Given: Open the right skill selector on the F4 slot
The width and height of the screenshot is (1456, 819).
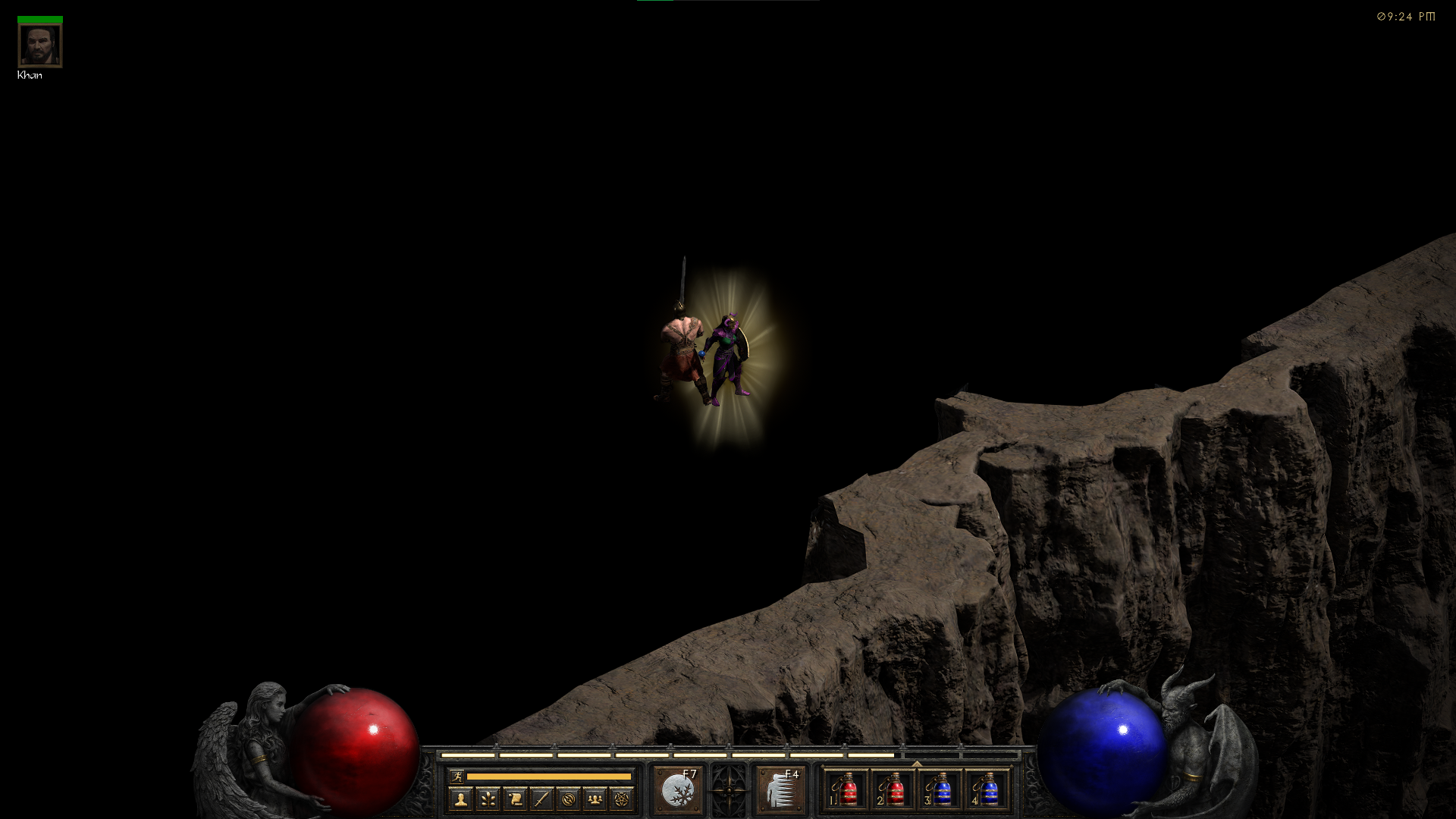Looking at the screenshot, I should click(781, 789).
